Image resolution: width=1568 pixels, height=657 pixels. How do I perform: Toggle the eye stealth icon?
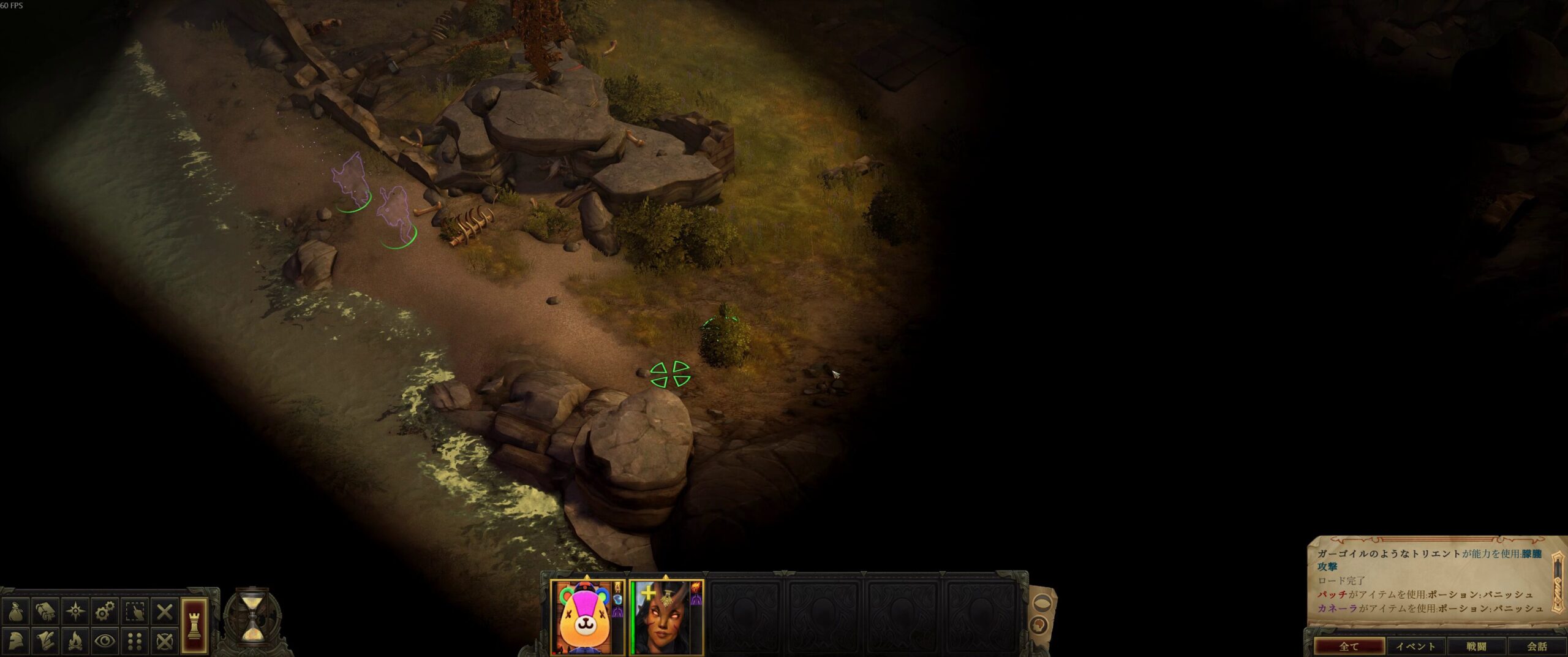point(105,641)
